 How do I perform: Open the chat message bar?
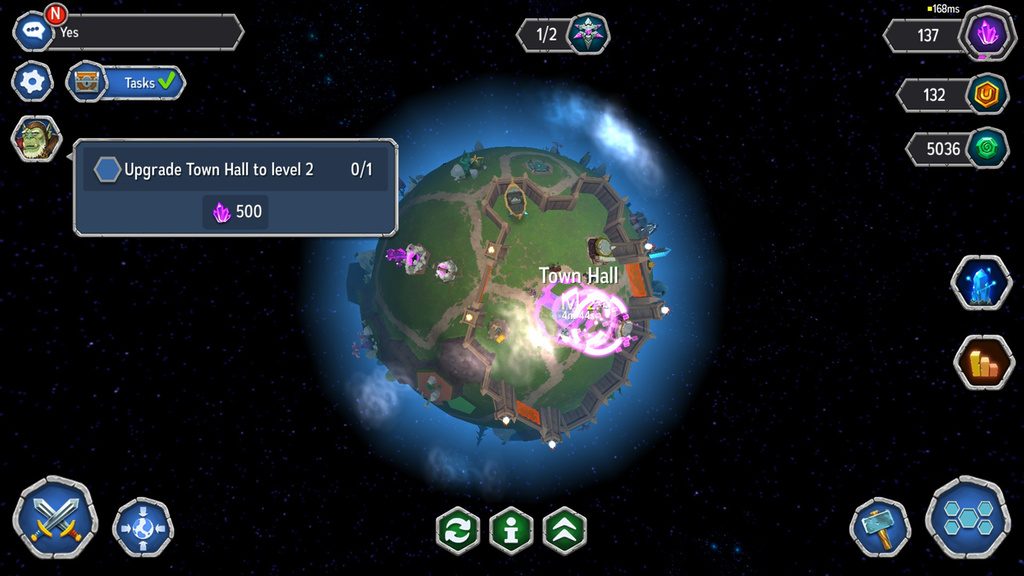[140, 32]
